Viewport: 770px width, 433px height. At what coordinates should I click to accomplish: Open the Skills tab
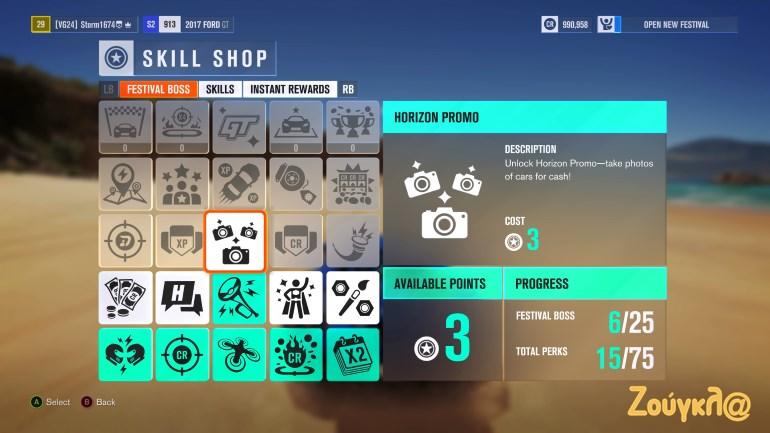[220, 89]
